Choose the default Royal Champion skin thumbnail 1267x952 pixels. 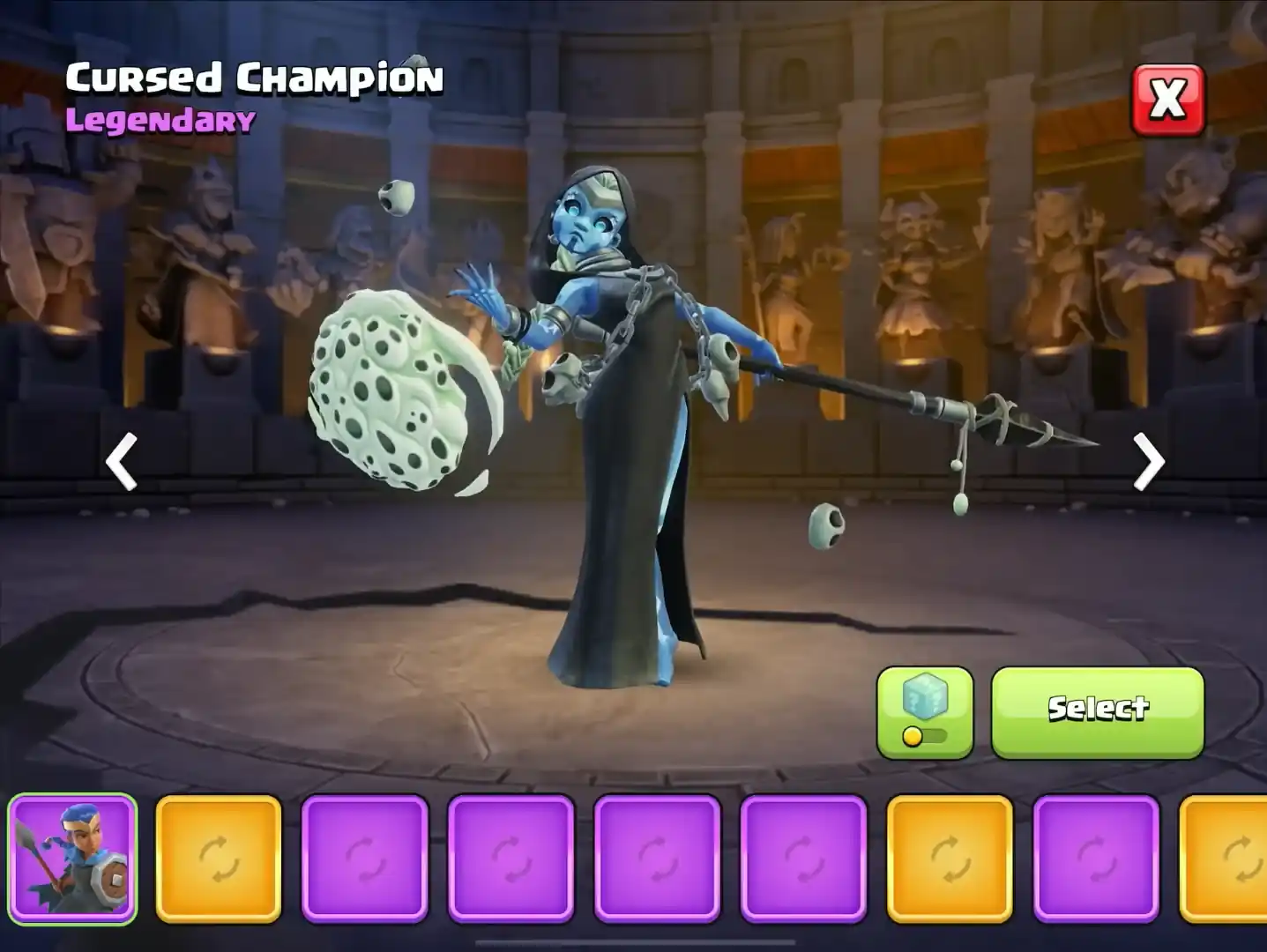tap(73, 859)
